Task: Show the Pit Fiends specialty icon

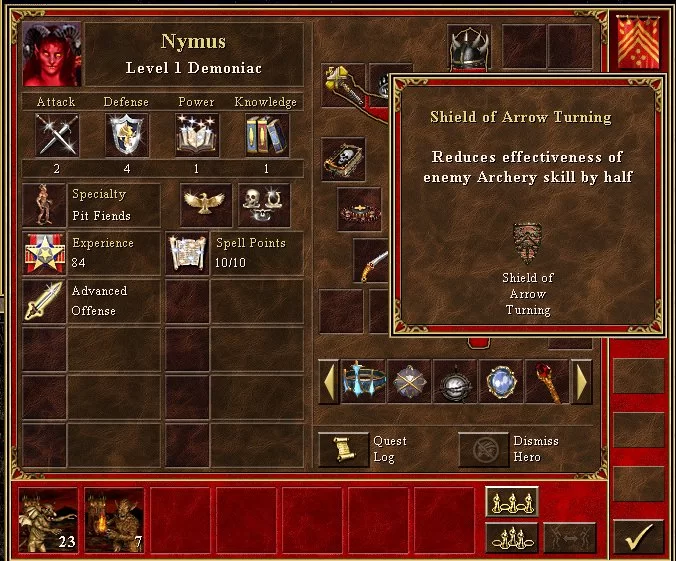Action: (x=43, y=205)
